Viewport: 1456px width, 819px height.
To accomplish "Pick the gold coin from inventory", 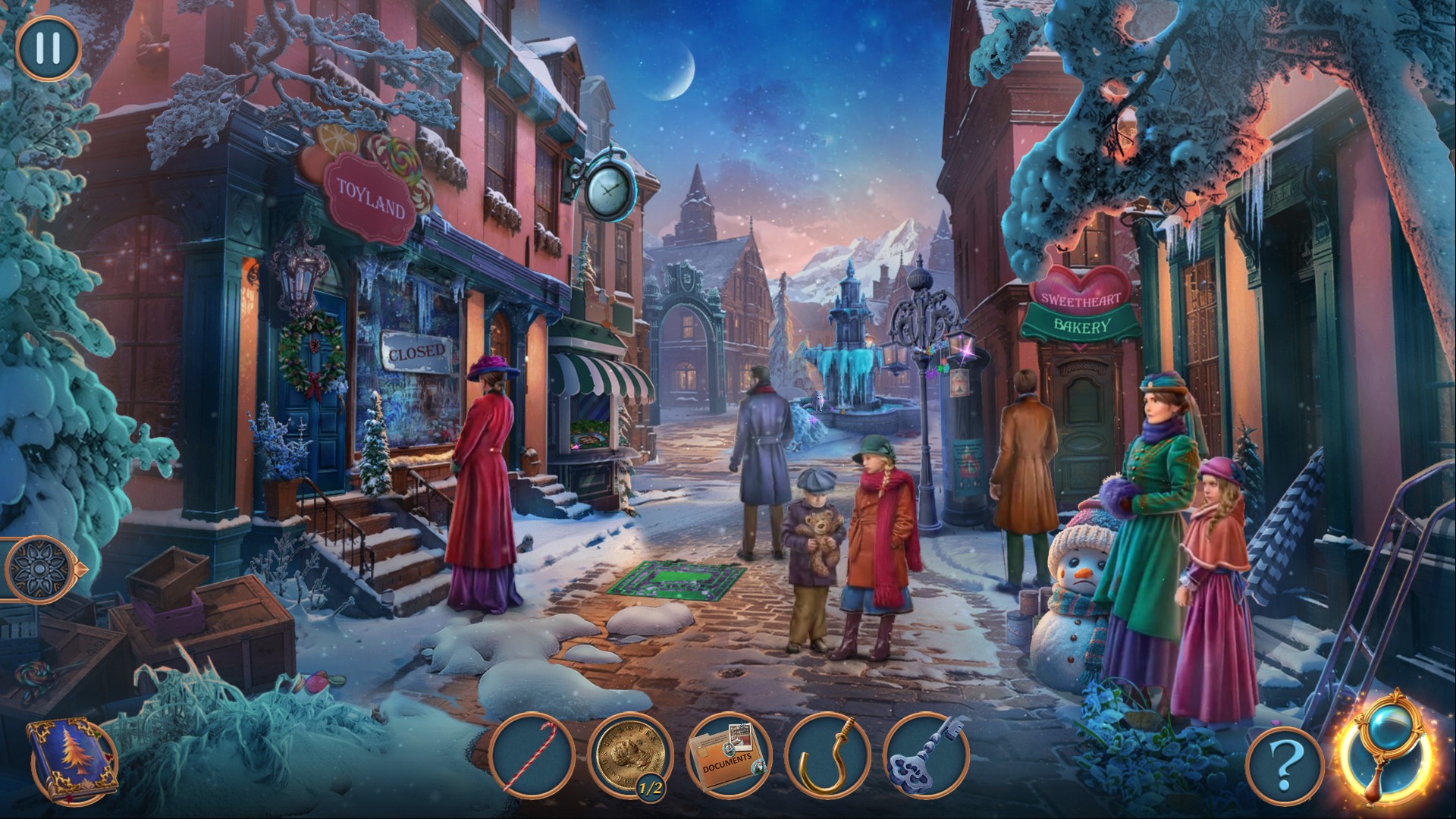I will (x=630, y=755).
